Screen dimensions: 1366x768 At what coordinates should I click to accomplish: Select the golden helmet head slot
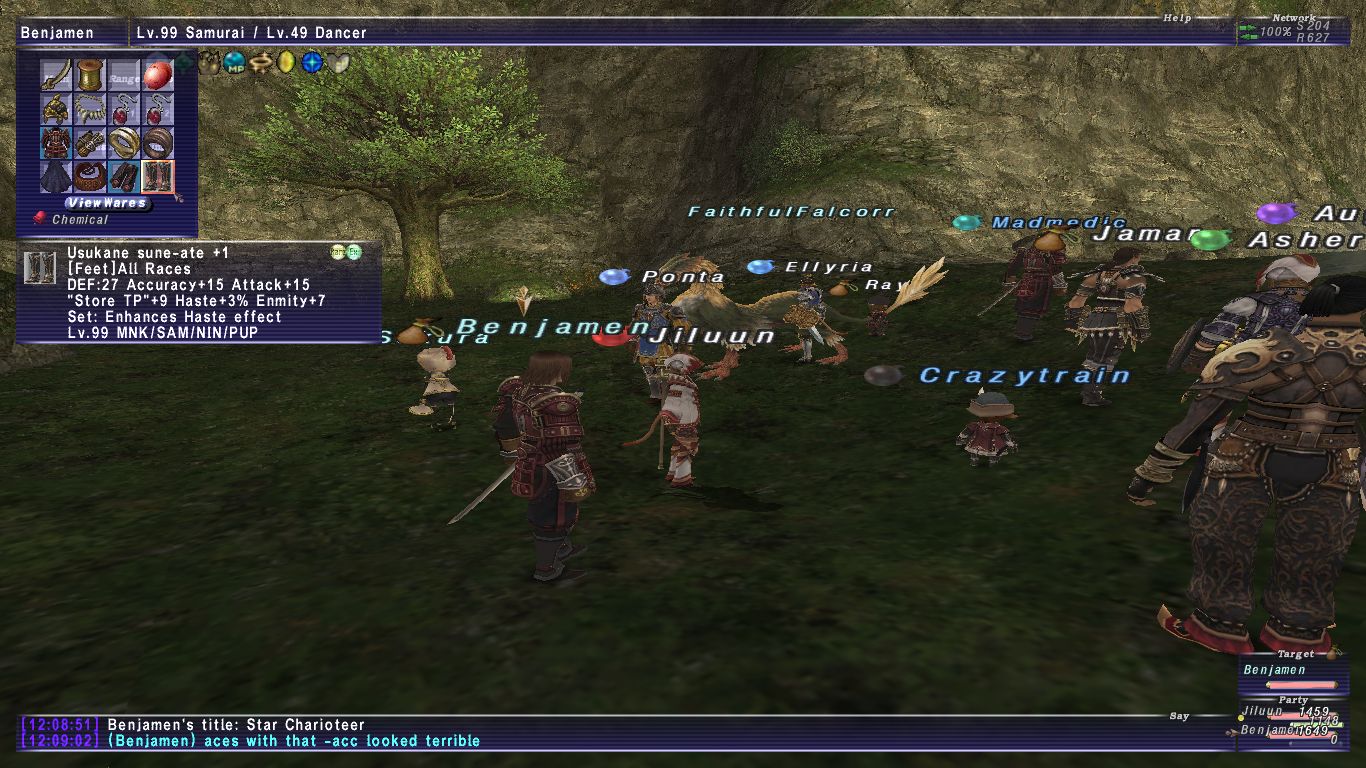point(57,108)
